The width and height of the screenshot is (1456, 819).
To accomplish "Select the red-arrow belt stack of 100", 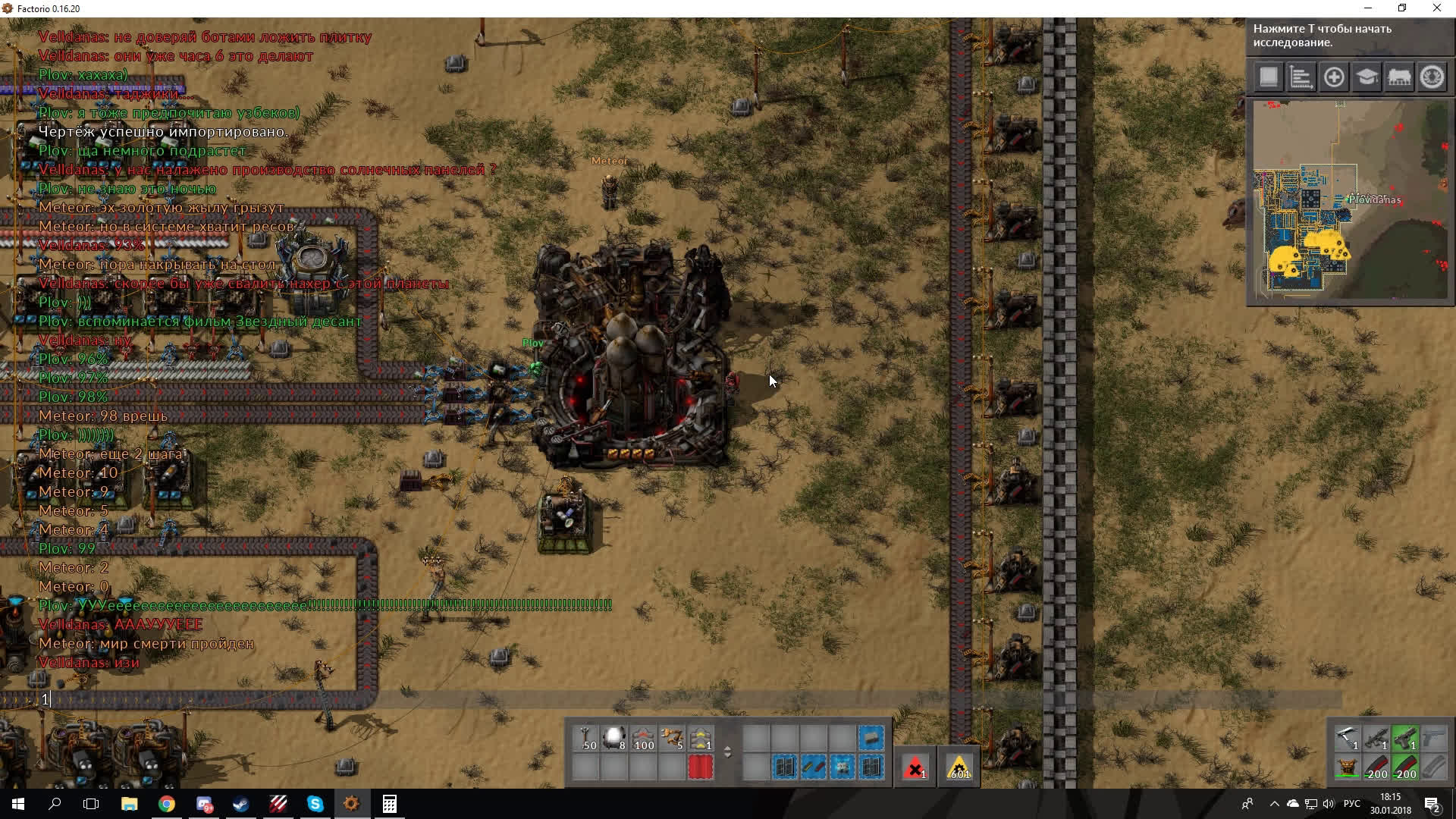I will (644, 739).
